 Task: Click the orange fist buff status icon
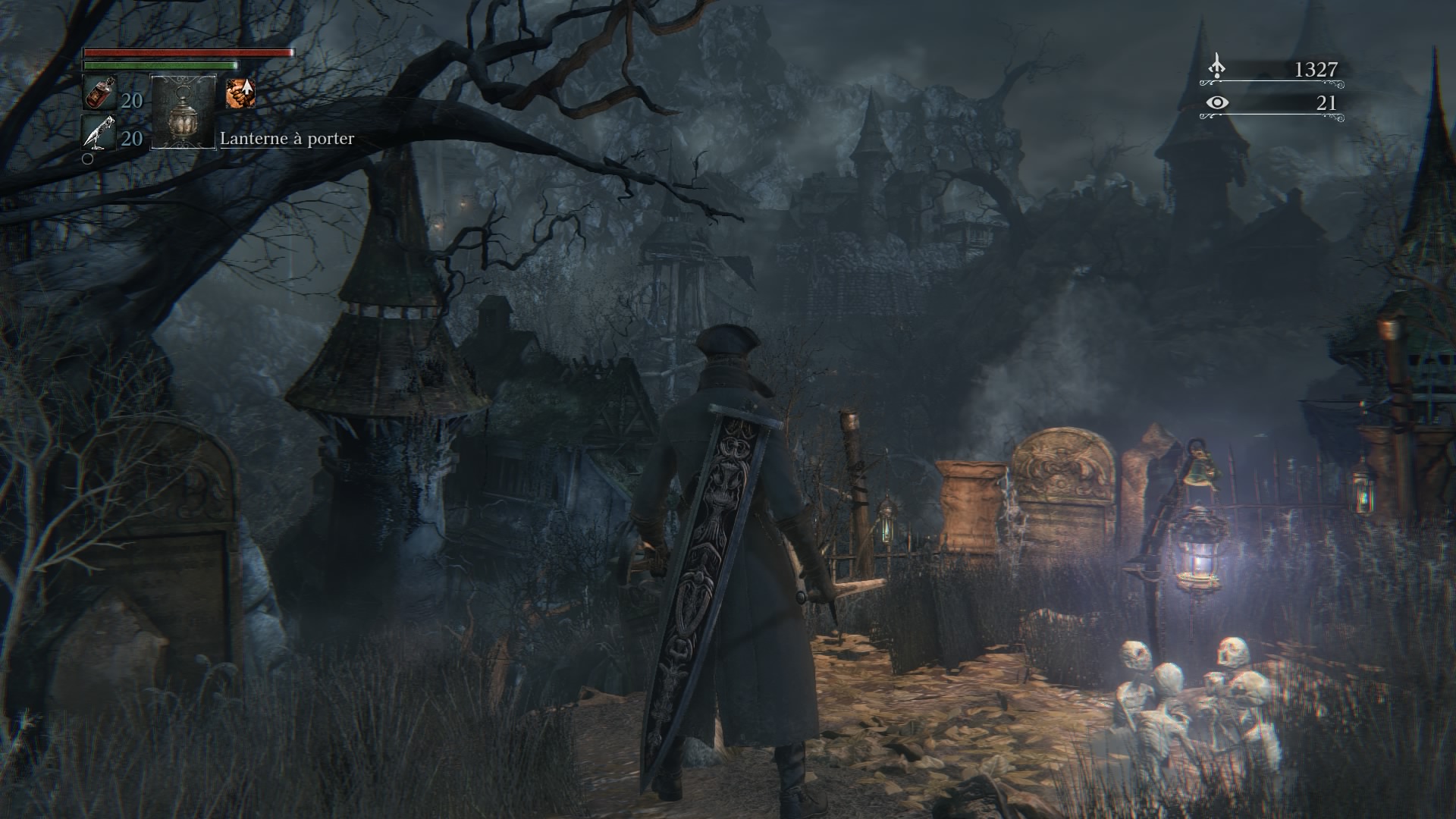click(240, 93)
